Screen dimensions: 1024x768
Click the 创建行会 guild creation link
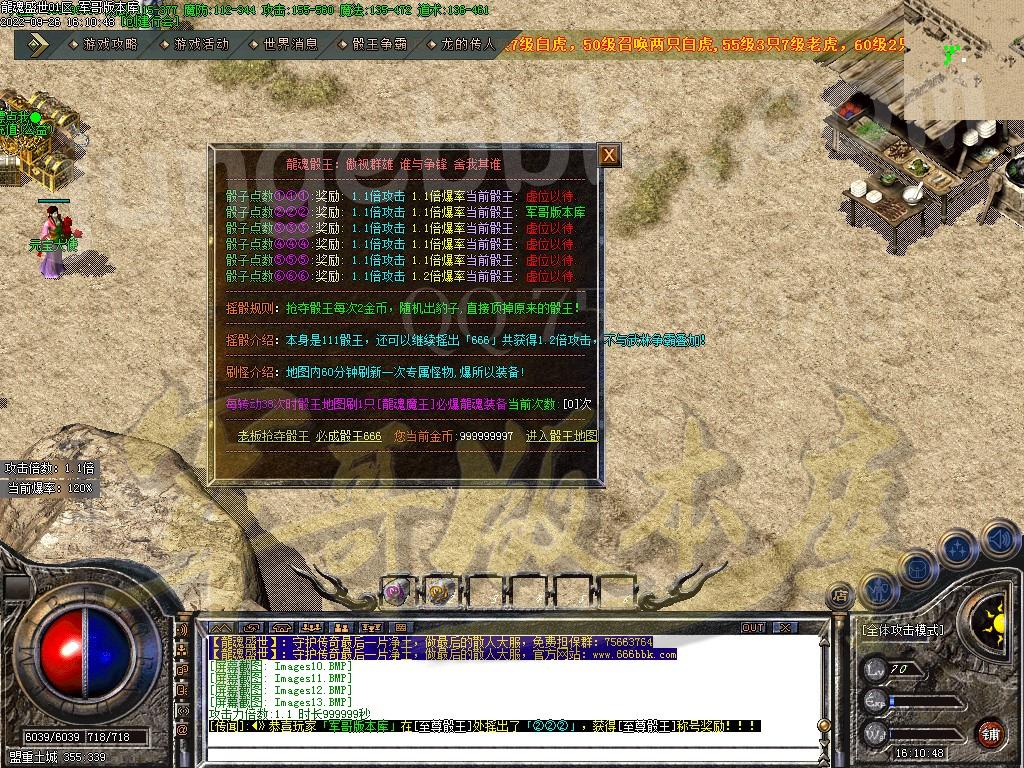tap(148, 21)
